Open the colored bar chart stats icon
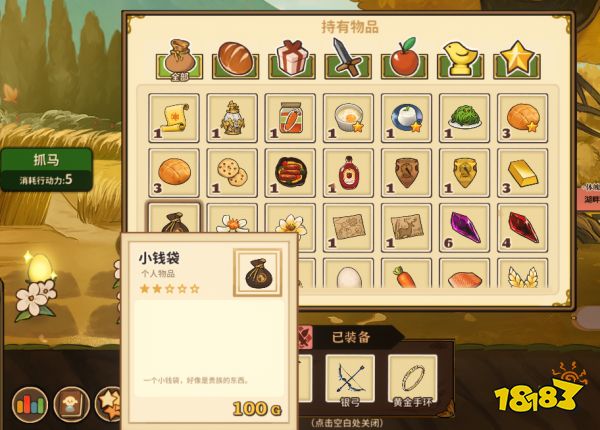The width and height of the screenshot is (600, 430). click(29, 405)
